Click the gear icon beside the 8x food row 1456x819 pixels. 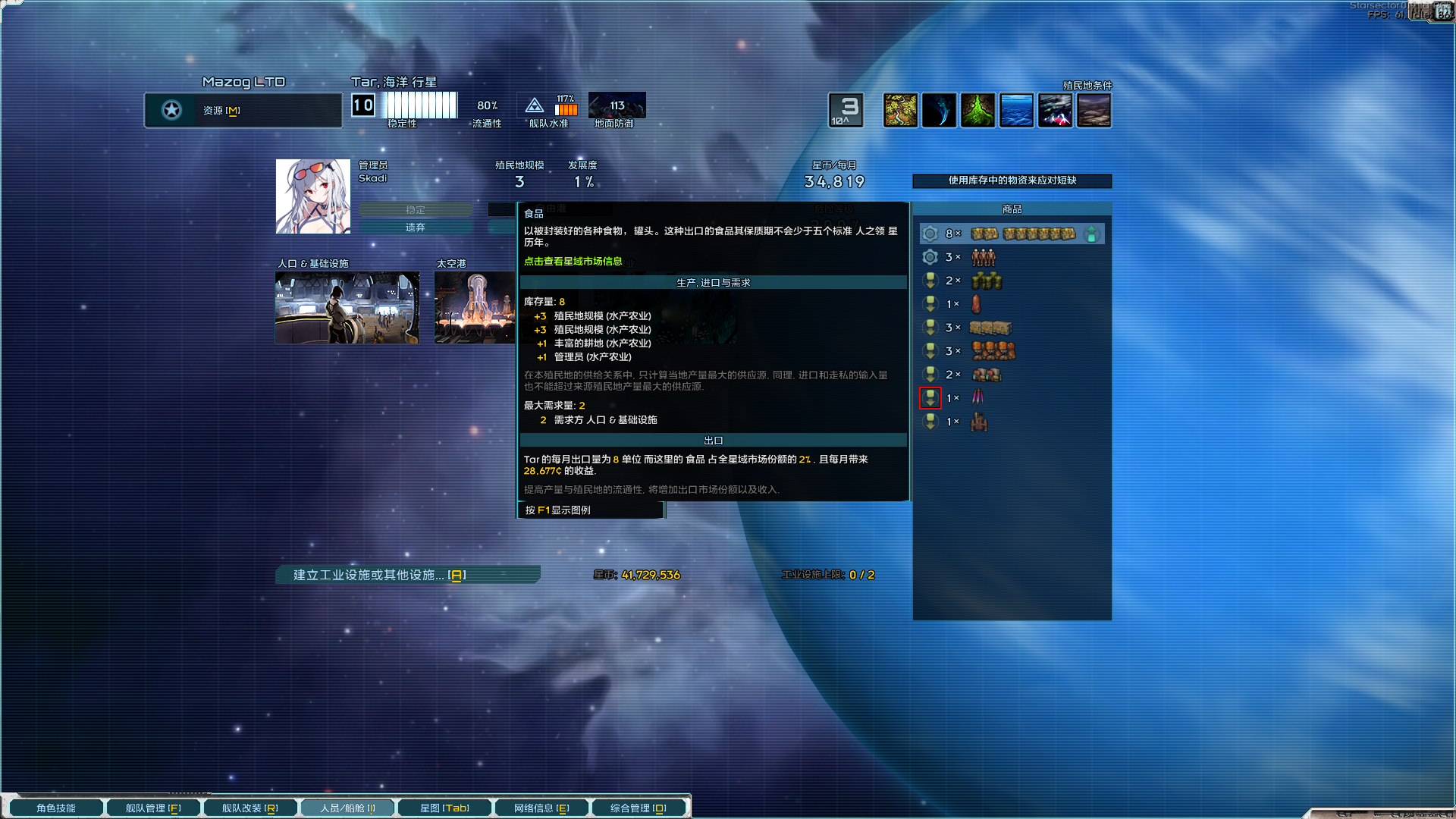[930, 234]
